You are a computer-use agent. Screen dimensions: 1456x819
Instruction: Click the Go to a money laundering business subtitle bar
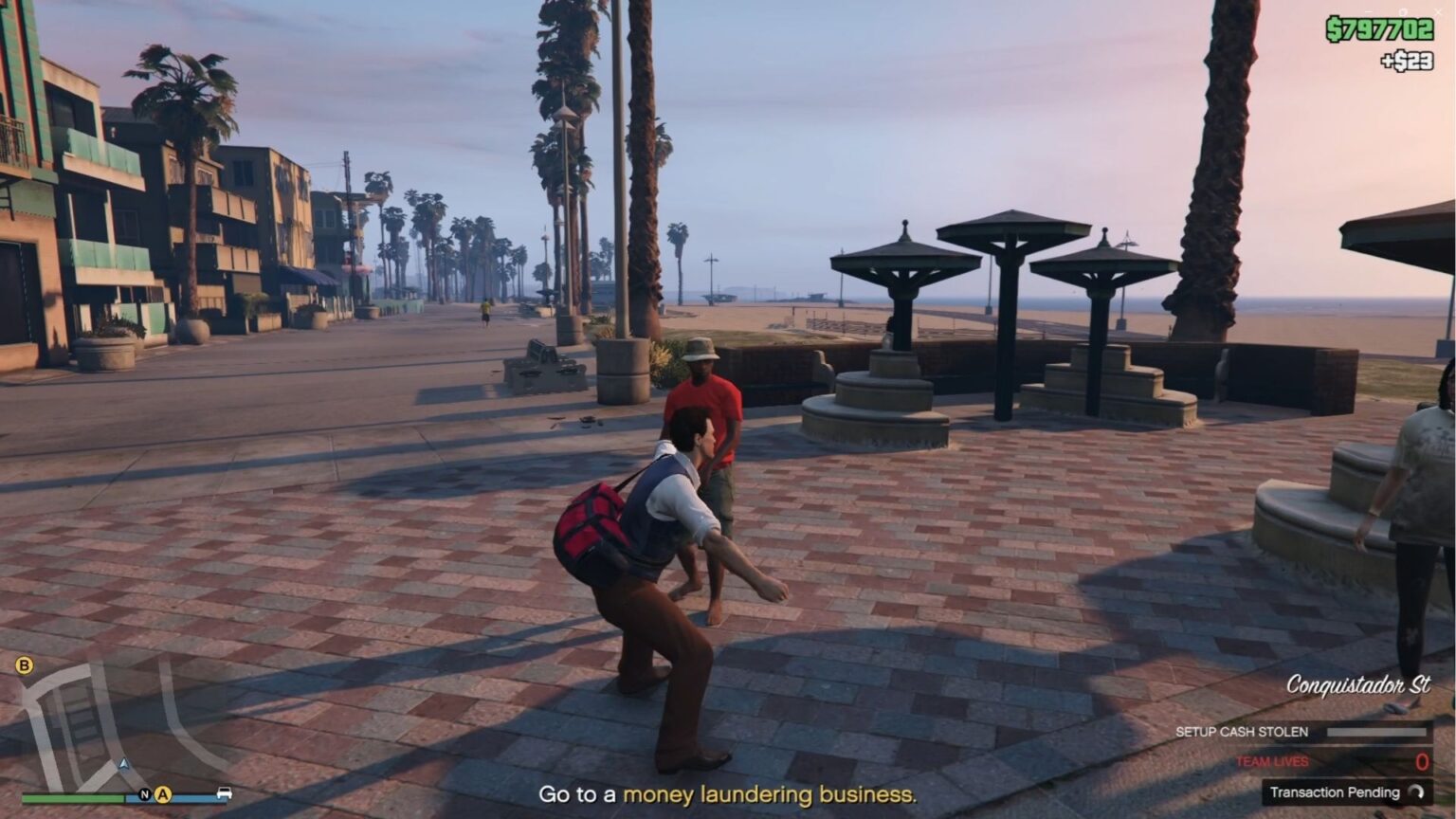(x=728, y=796)
